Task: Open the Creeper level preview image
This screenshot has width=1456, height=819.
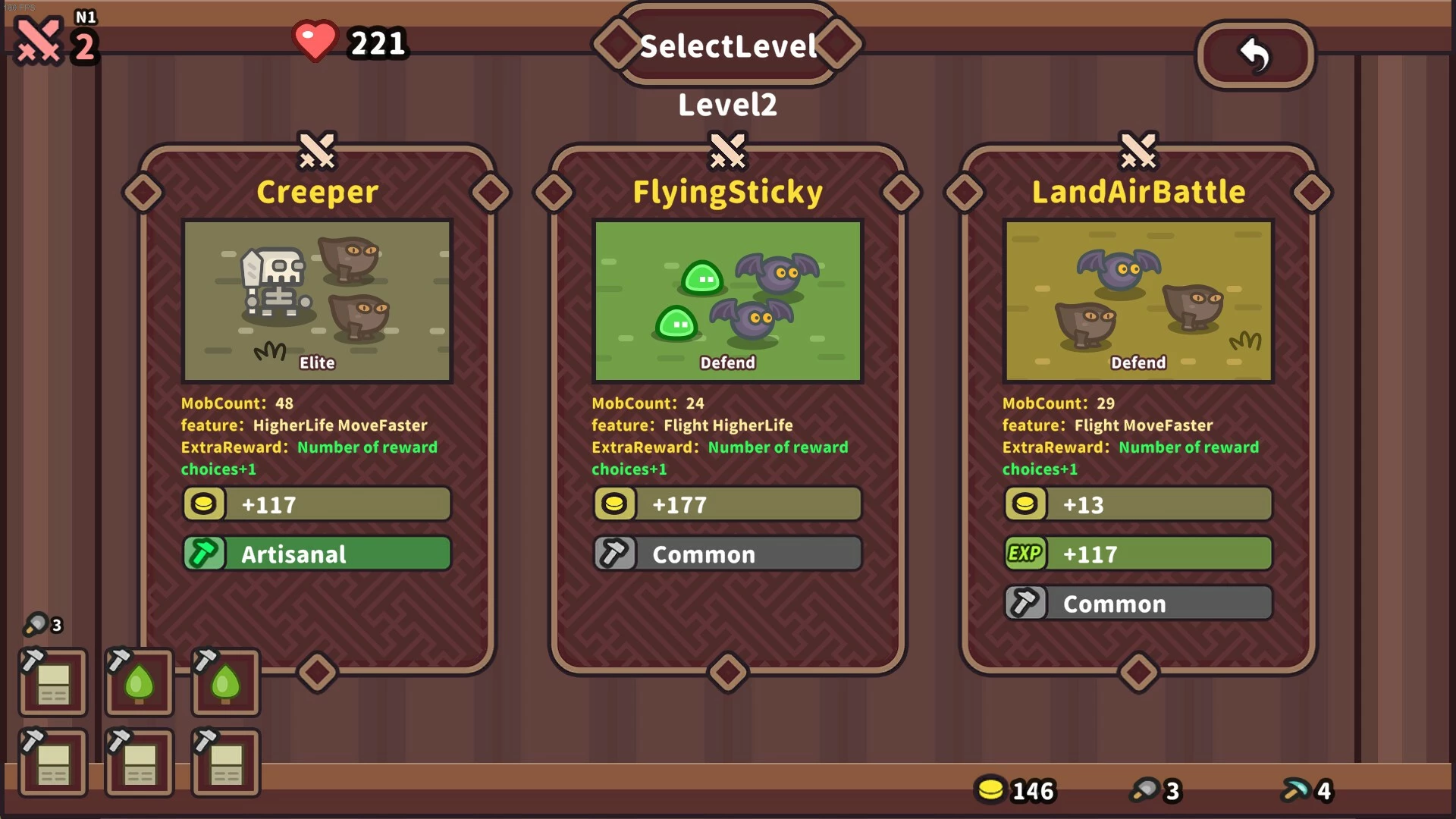Action: click(317, 301)
